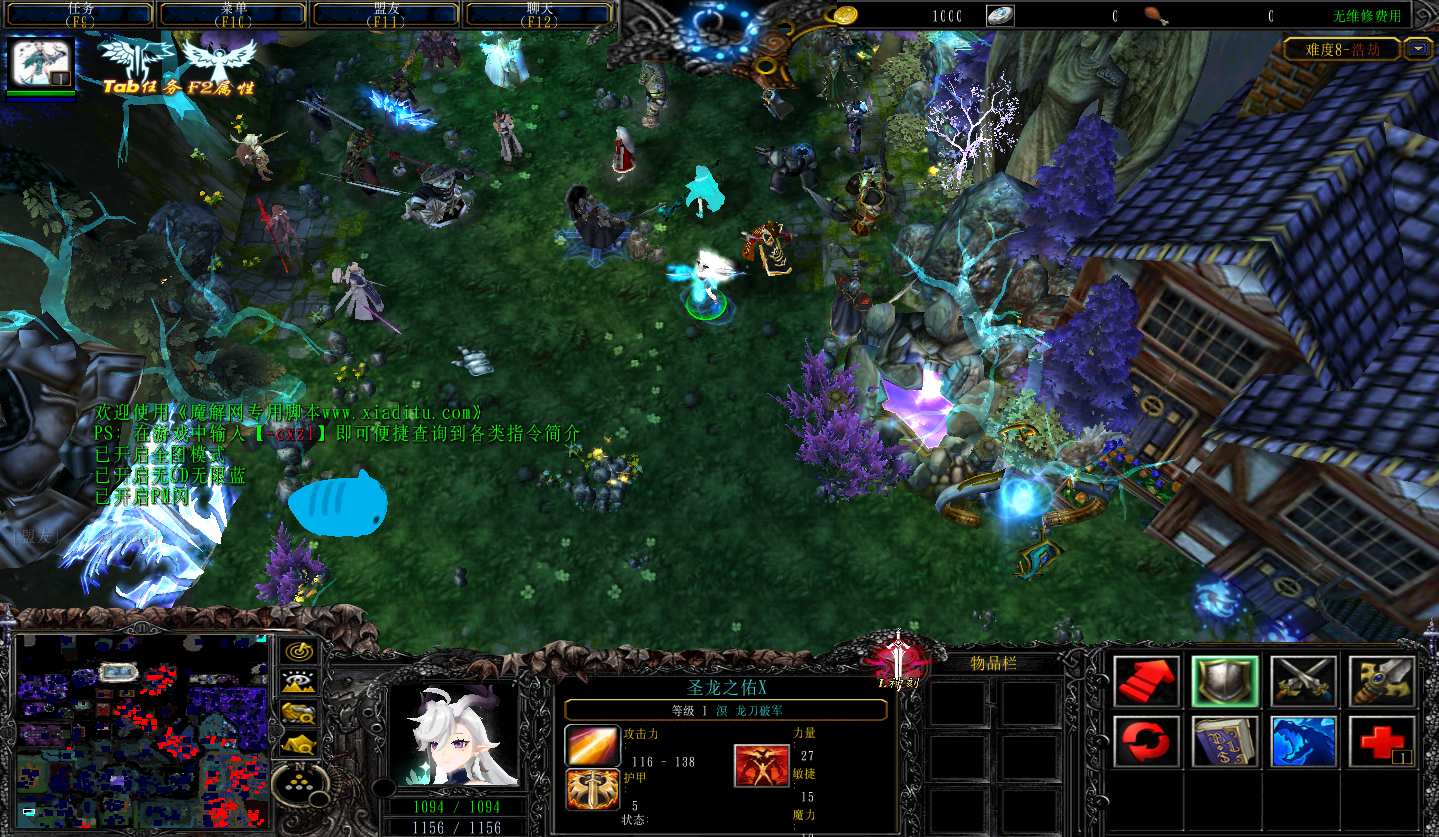Open the 聊天 (F12) chat log

539,14
